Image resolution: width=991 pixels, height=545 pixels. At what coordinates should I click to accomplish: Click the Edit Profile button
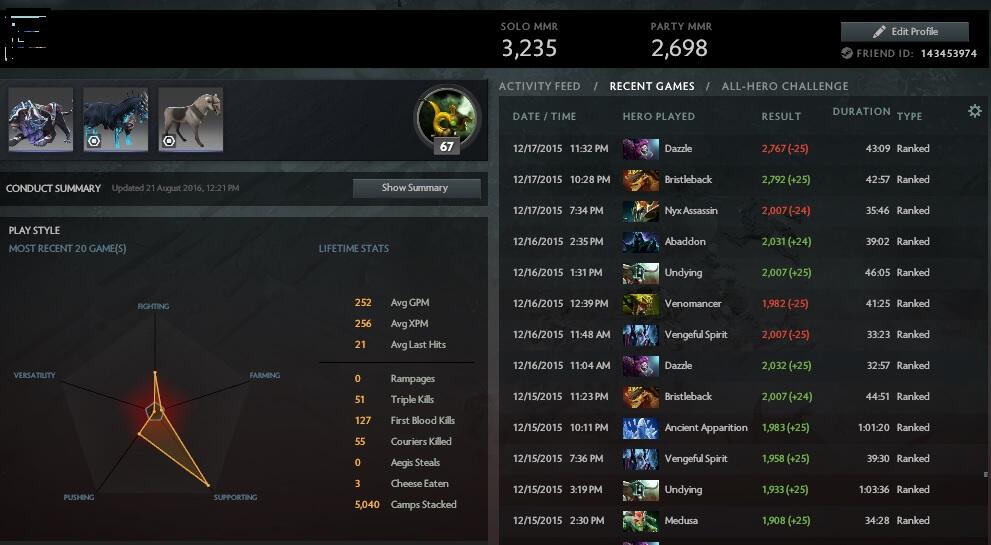click(x=904, y=32)
